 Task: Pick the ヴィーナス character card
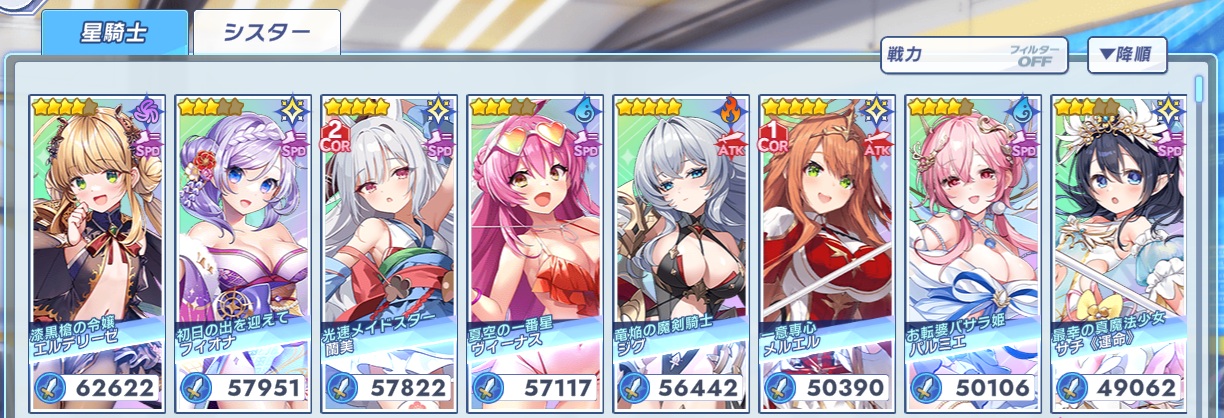coord(535,250)
